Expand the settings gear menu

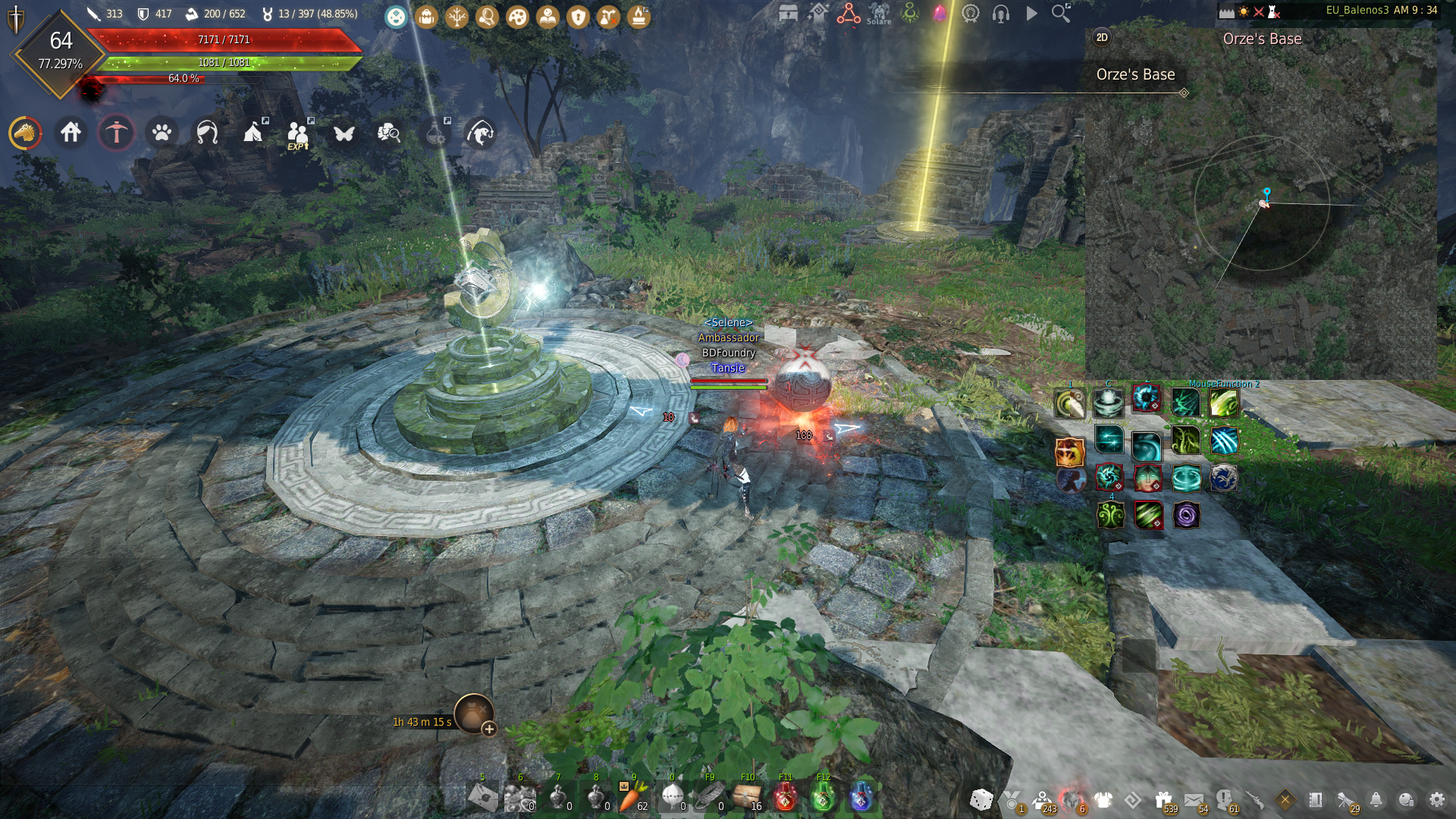coord(1437,799)
